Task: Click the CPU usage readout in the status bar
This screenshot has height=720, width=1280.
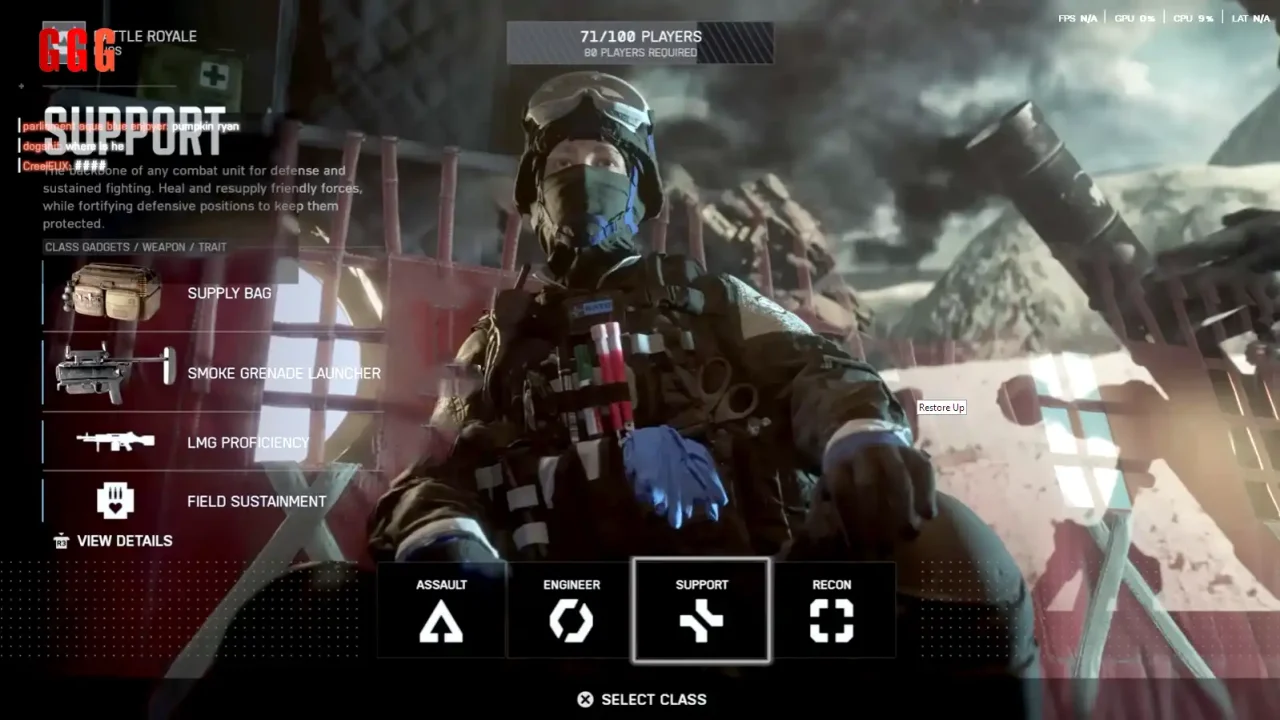Action: point(1193,17)
